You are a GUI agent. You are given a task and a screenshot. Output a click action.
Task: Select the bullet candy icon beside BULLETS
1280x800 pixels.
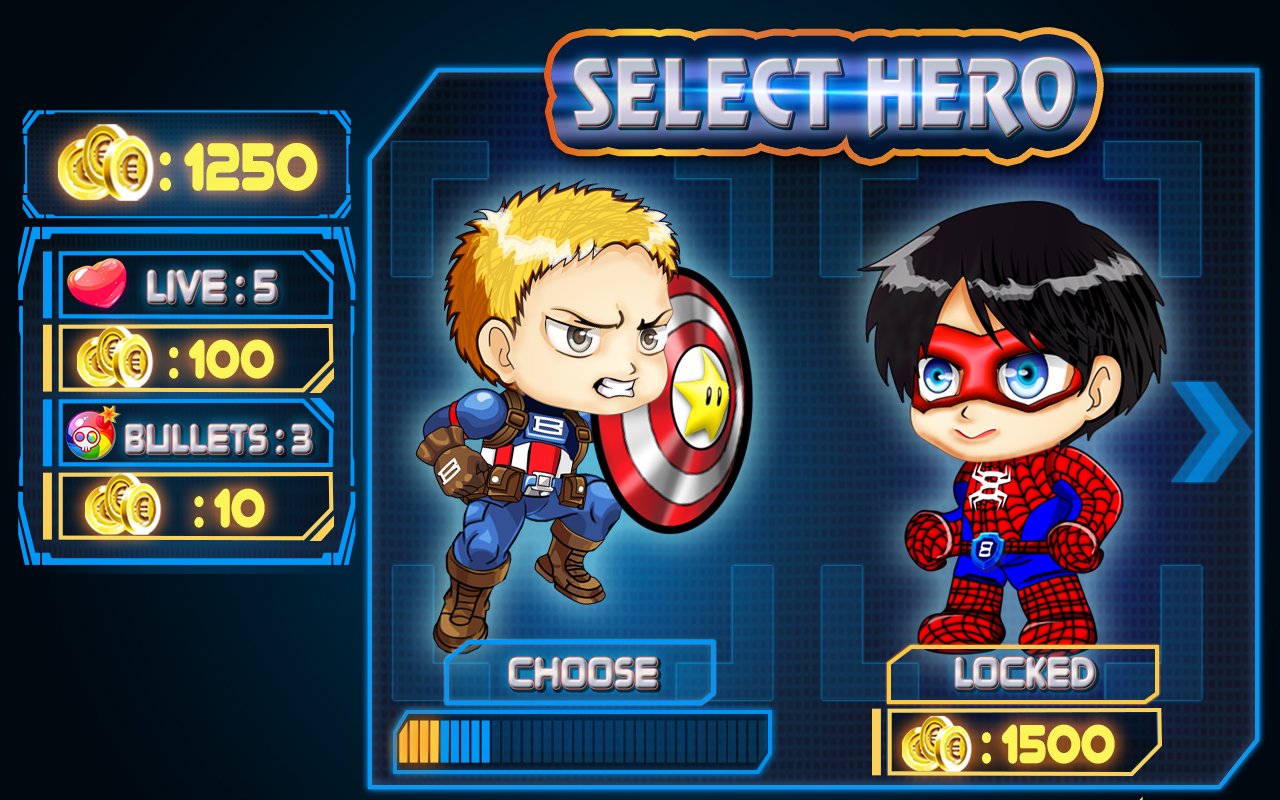[93, 435]
